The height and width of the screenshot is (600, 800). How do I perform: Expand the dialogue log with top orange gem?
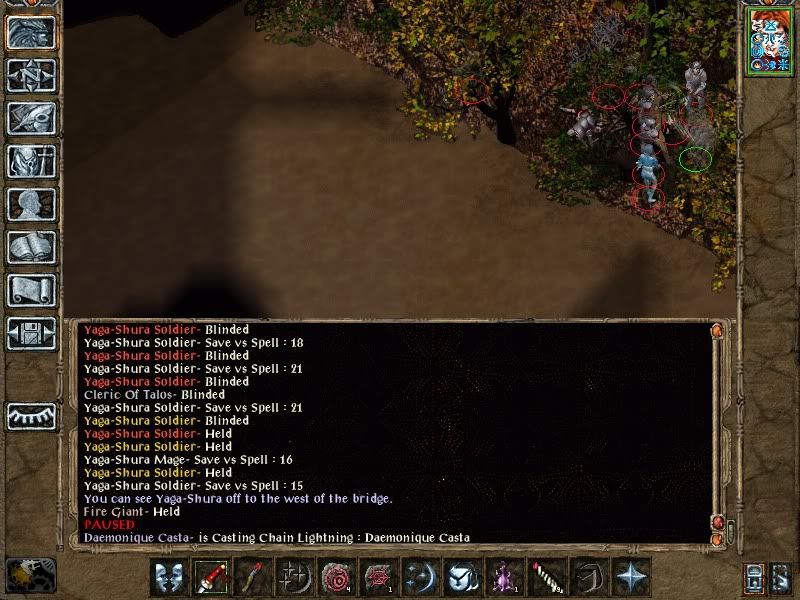coord(717,330)
